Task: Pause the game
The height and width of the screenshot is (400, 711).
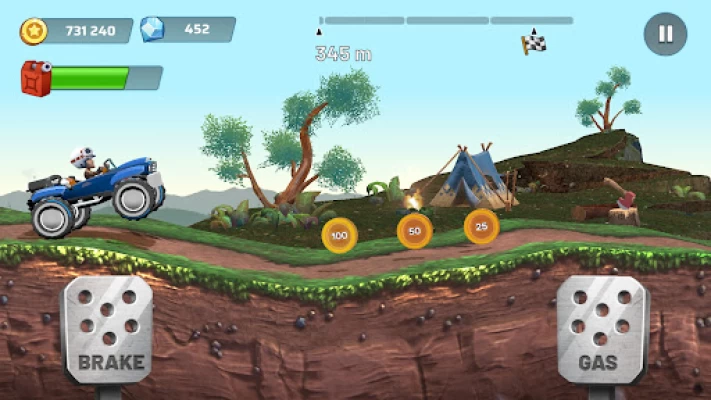Action: [665, 34]
